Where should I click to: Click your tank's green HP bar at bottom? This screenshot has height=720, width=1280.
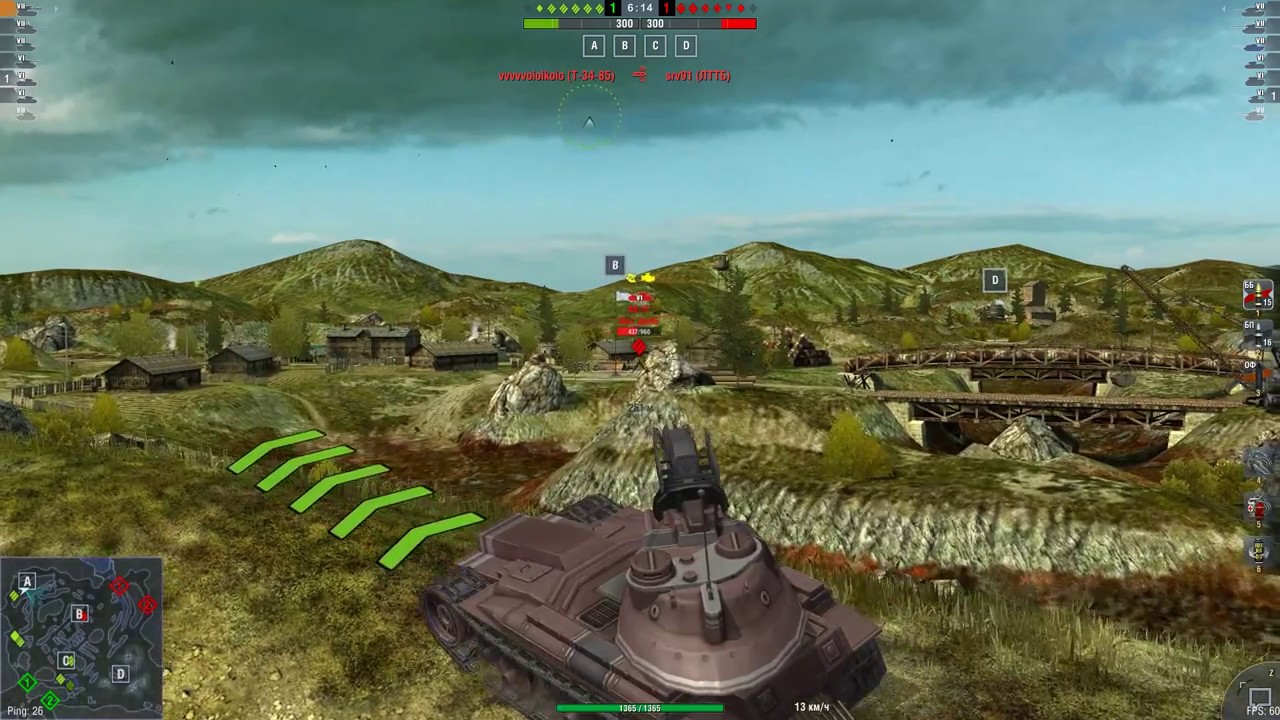pos(640,708)
